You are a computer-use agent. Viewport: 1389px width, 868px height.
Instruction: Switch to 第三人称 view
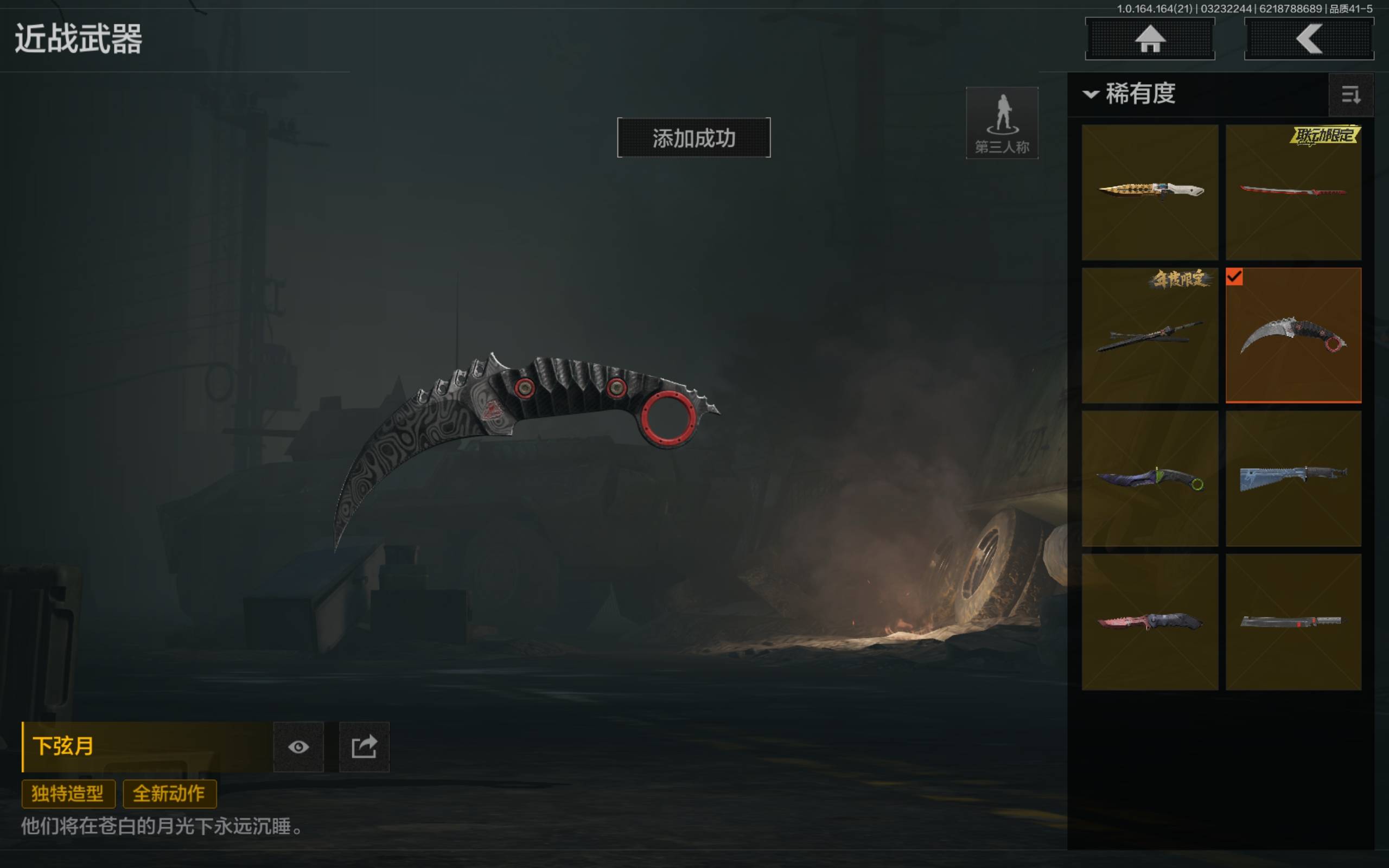click(1002, 123)
